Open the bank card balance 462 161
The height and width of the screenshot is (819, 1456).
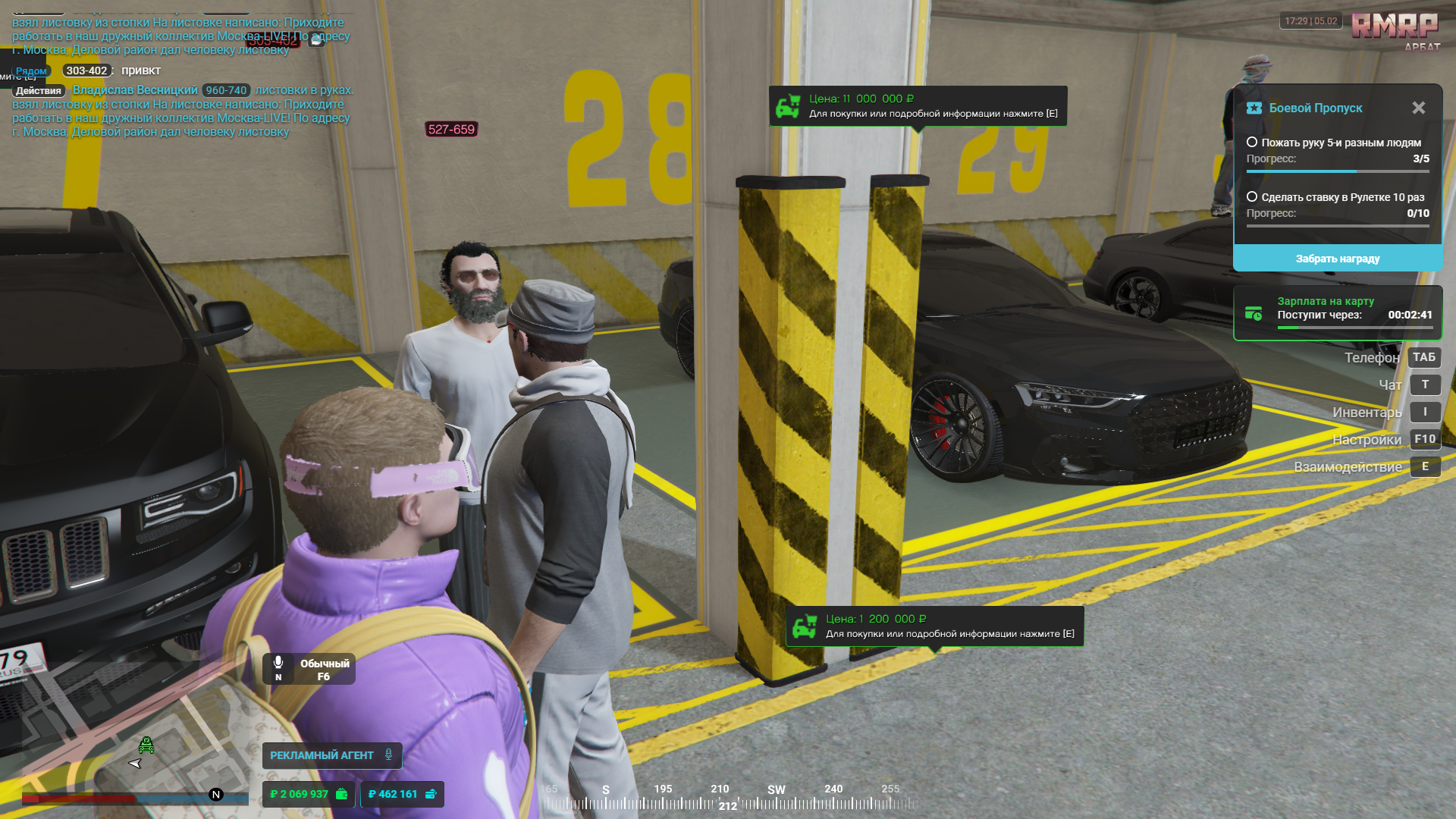tap(402, 794)
